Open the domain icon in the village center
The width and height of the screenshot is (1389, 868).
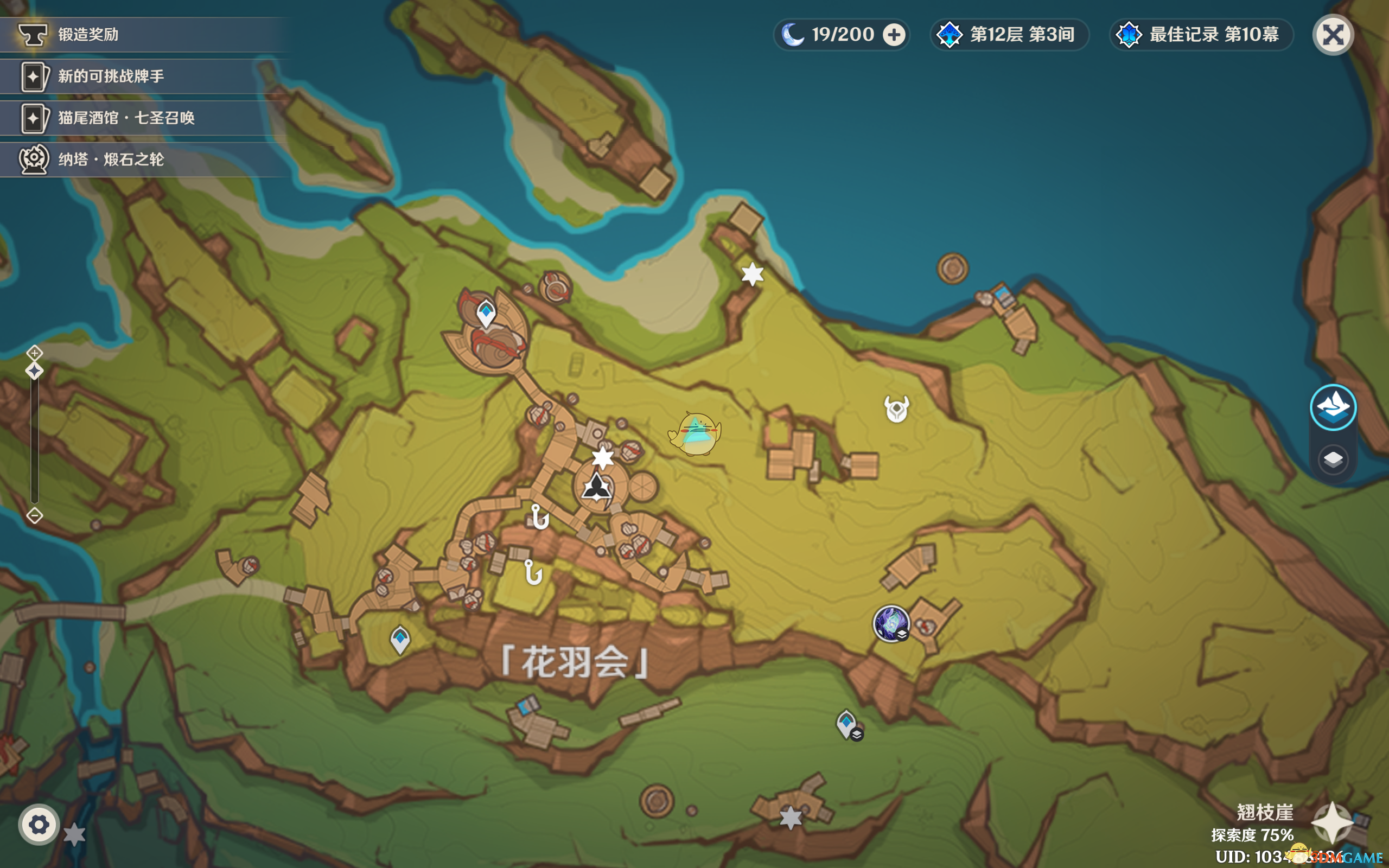pos(597,489)
